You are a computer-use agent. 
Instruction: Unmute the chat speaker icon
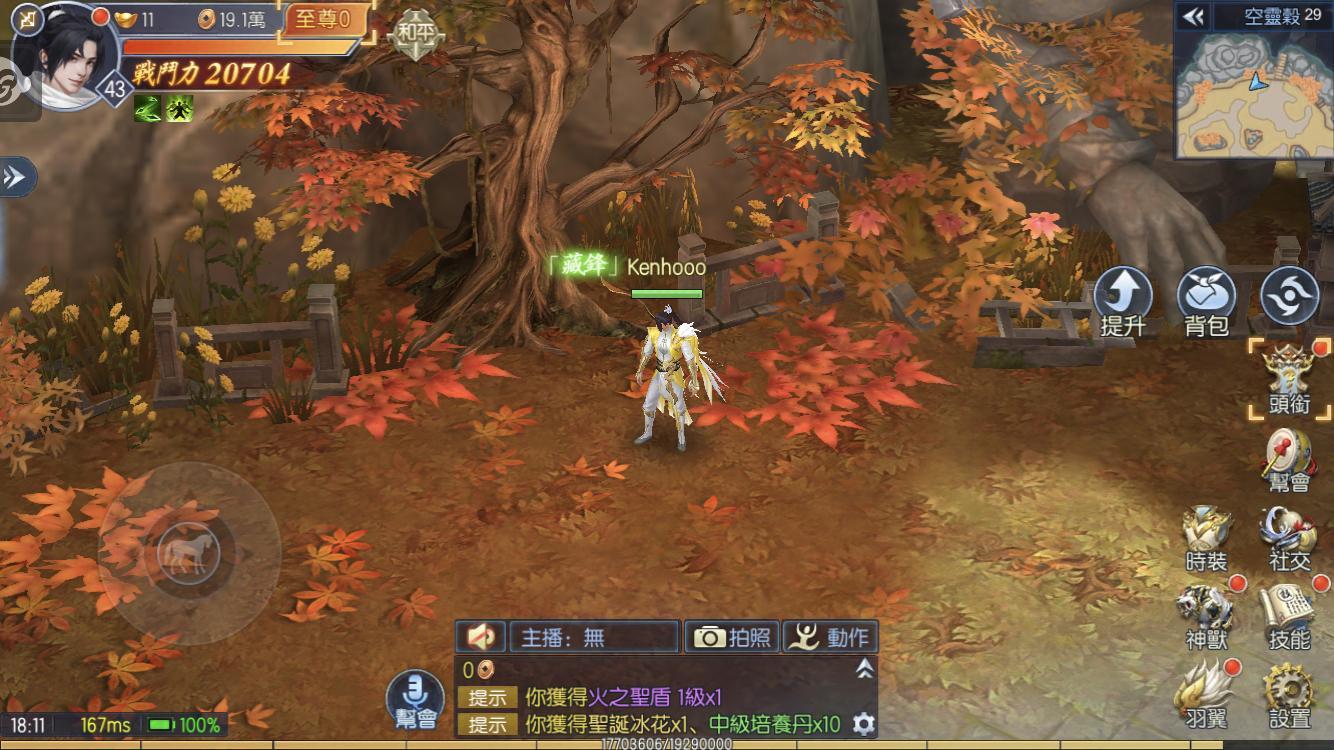[x=479, y=637]
